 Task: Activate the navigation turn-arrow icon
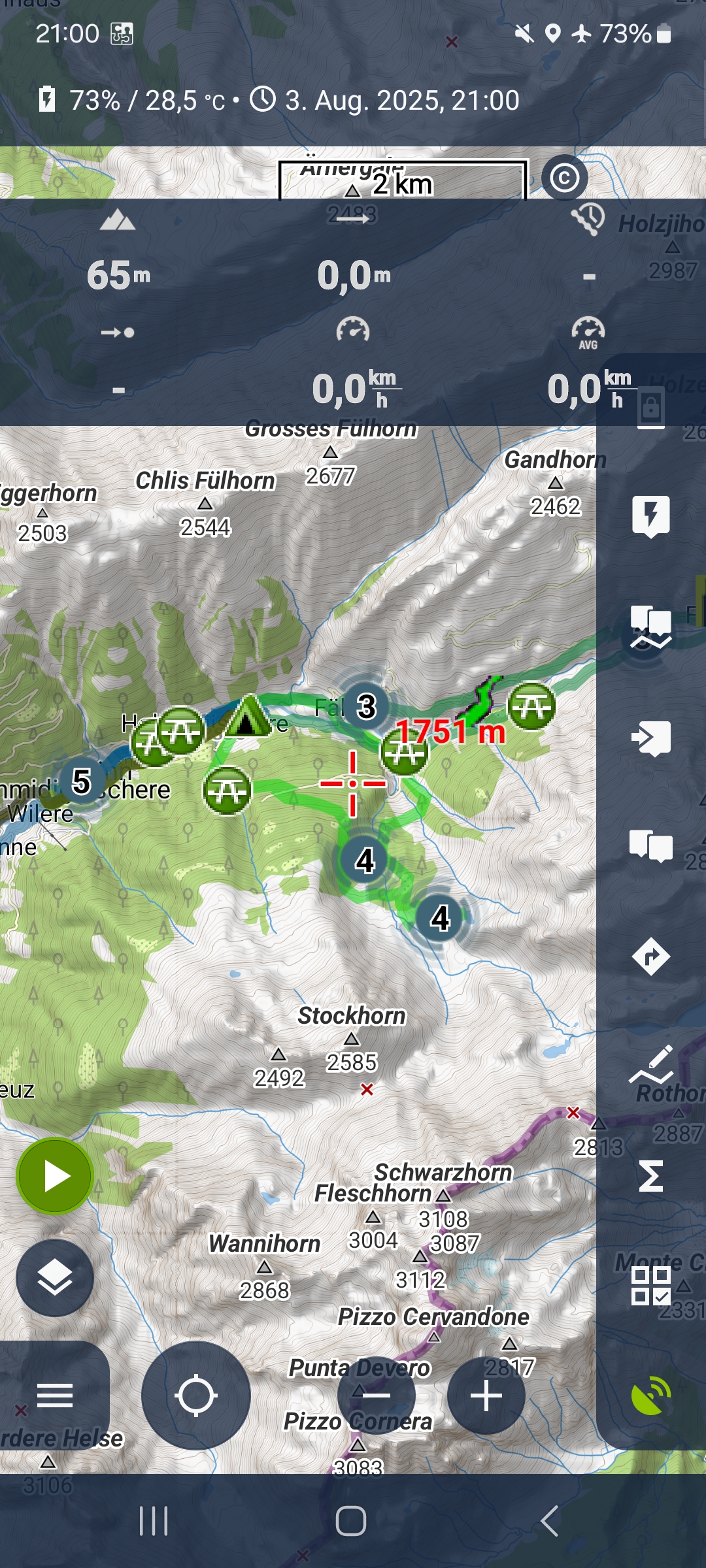point(651,957)
